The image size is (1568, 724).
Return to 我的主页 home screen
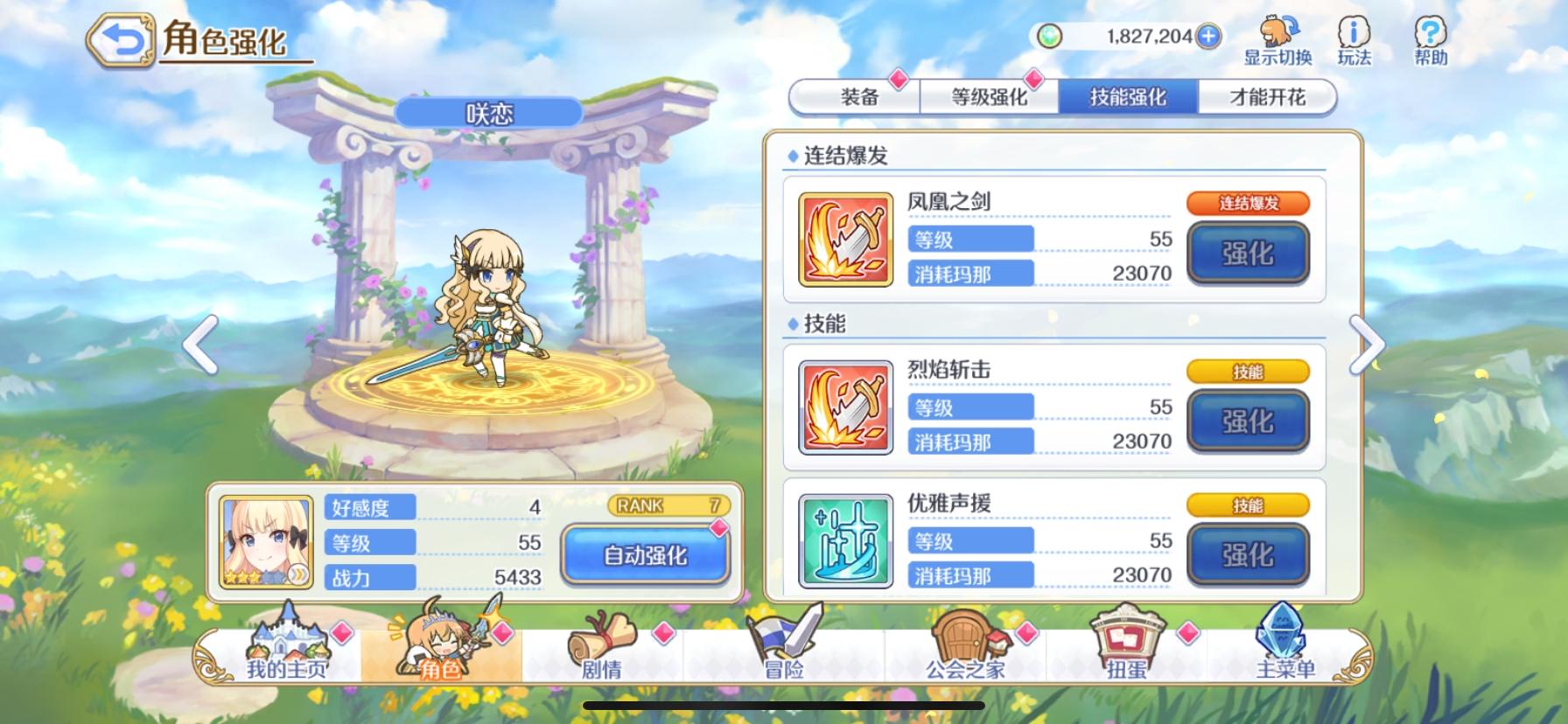(289, 645)
